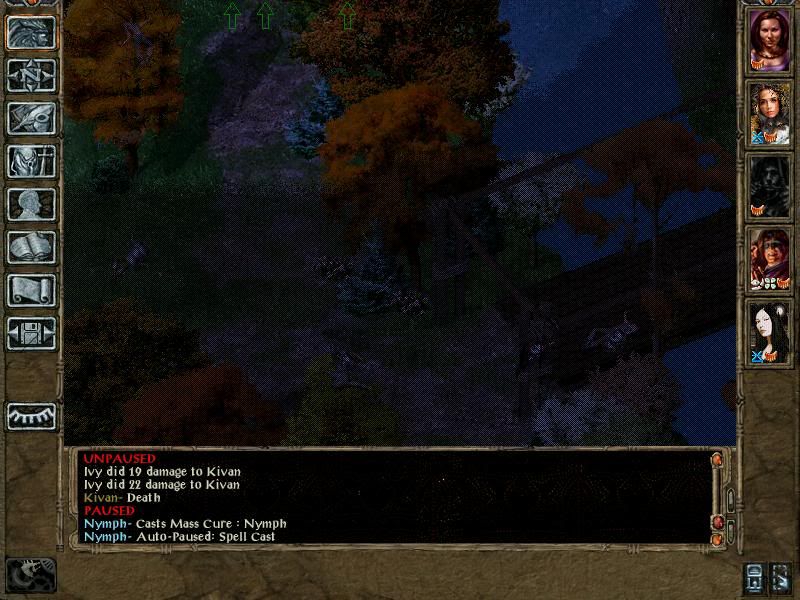
Task: Open the journal with the quill button
Action: (x=31, y=118)
